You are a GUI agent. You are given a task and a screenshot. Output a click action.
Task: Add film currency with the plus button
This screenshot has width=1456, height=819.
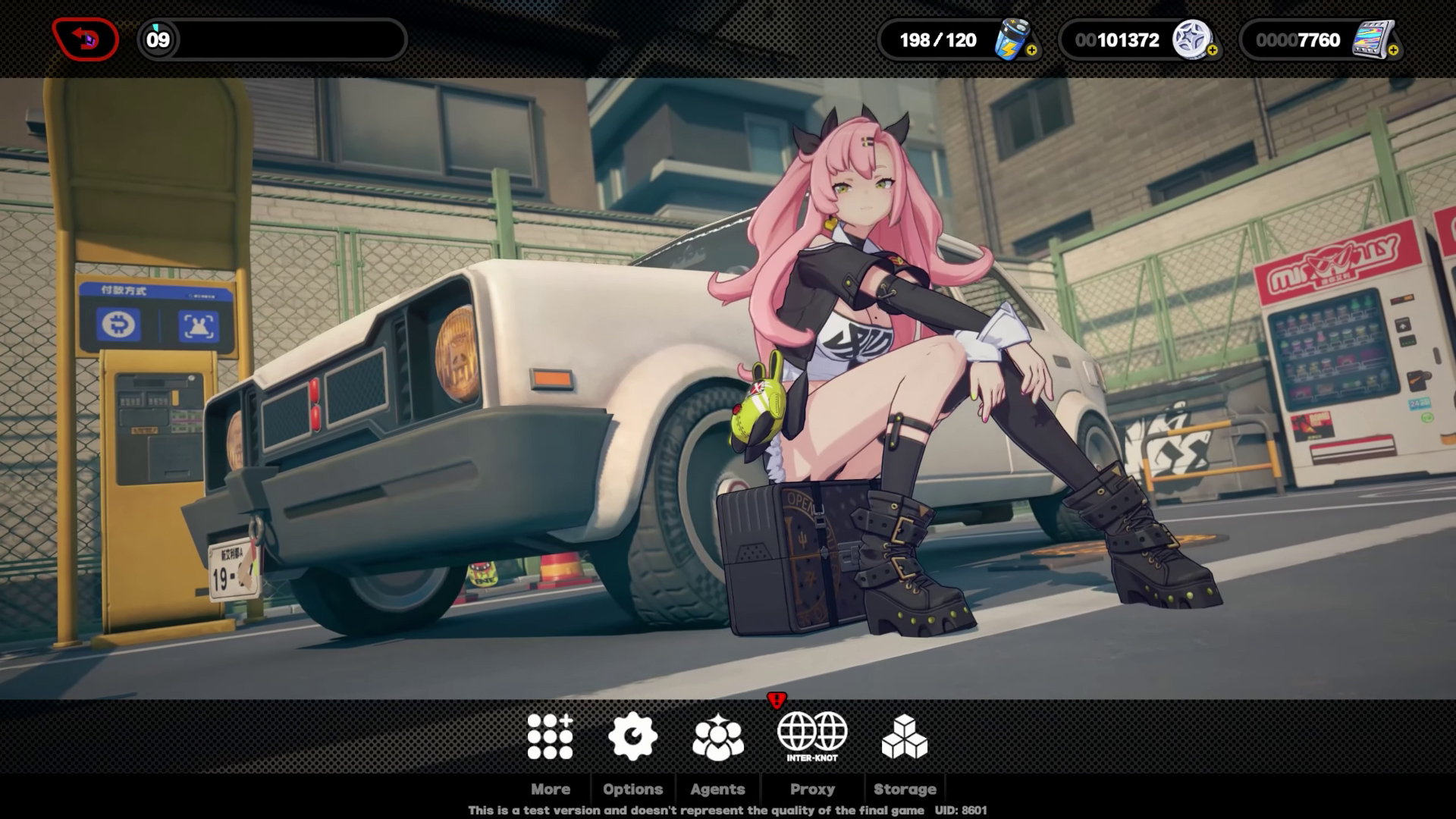[1392, 51]
